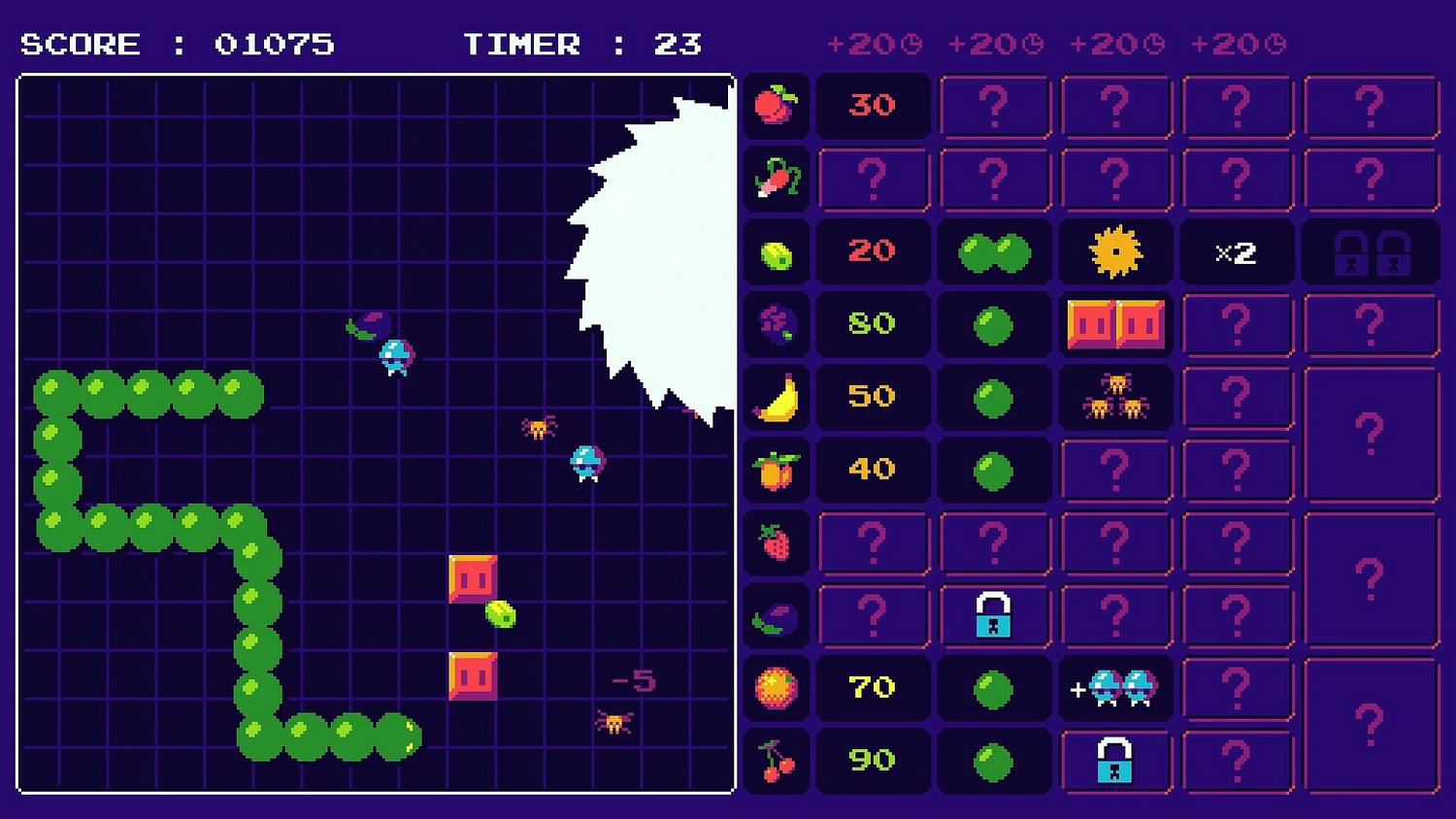The width and height of the screenshot is (1456, 819).
Task: Unlock the blue padlock in the eggplant row
Action: pos(994,615)
